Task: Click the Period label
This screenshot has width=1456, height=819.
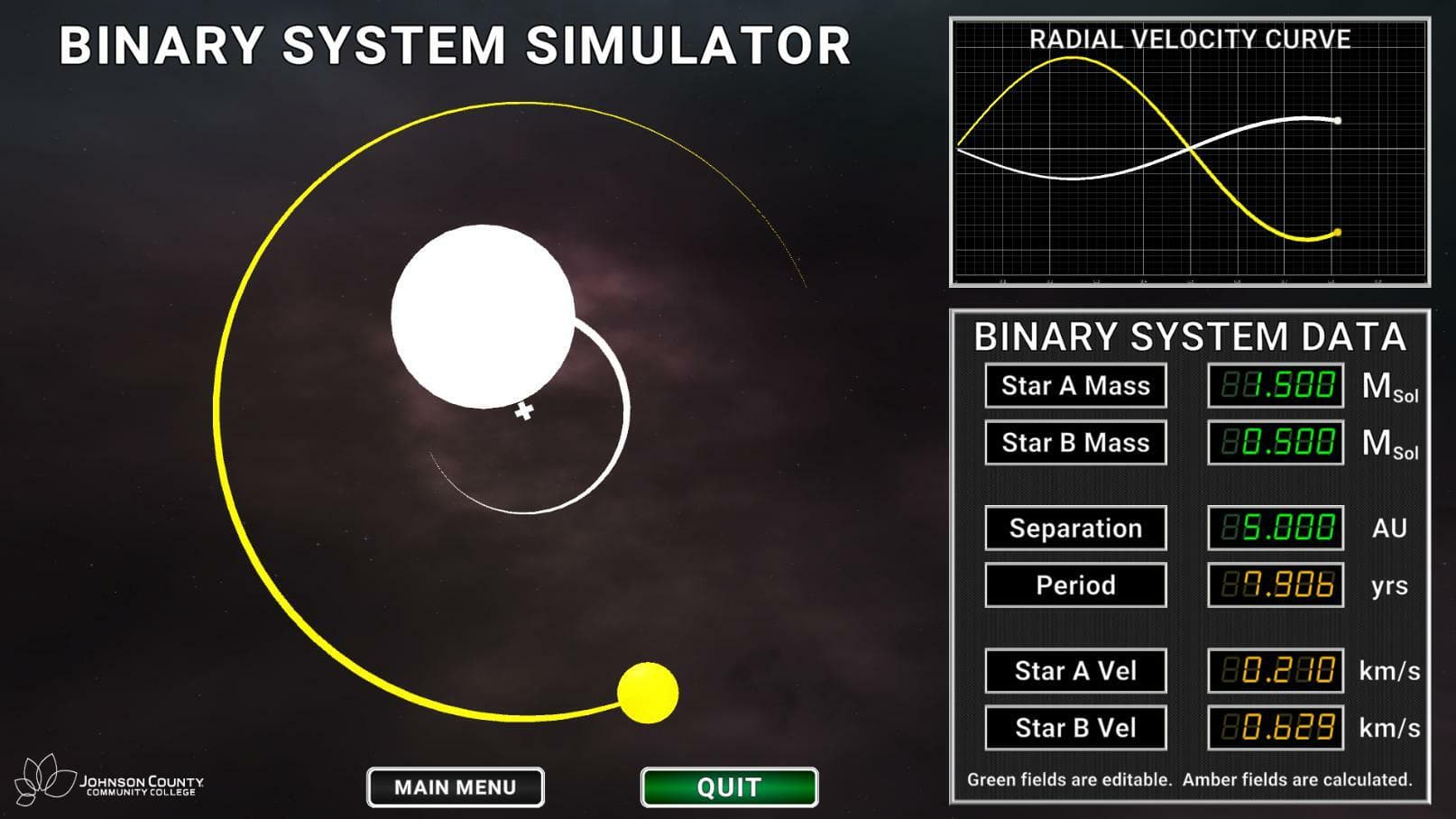Action: (1075, 584)
